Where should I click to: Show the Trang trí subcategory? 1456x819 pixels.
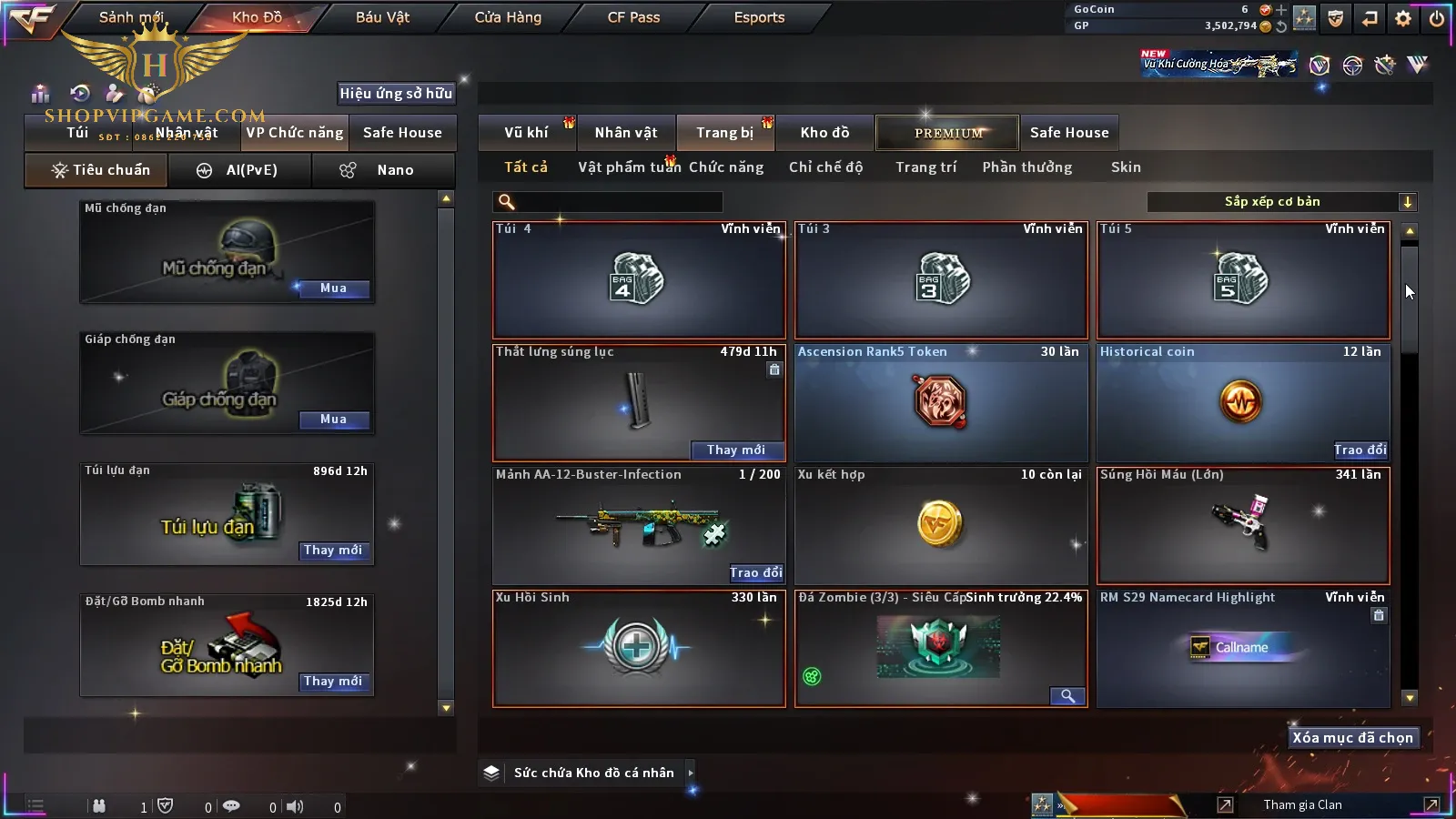[925, 167]
